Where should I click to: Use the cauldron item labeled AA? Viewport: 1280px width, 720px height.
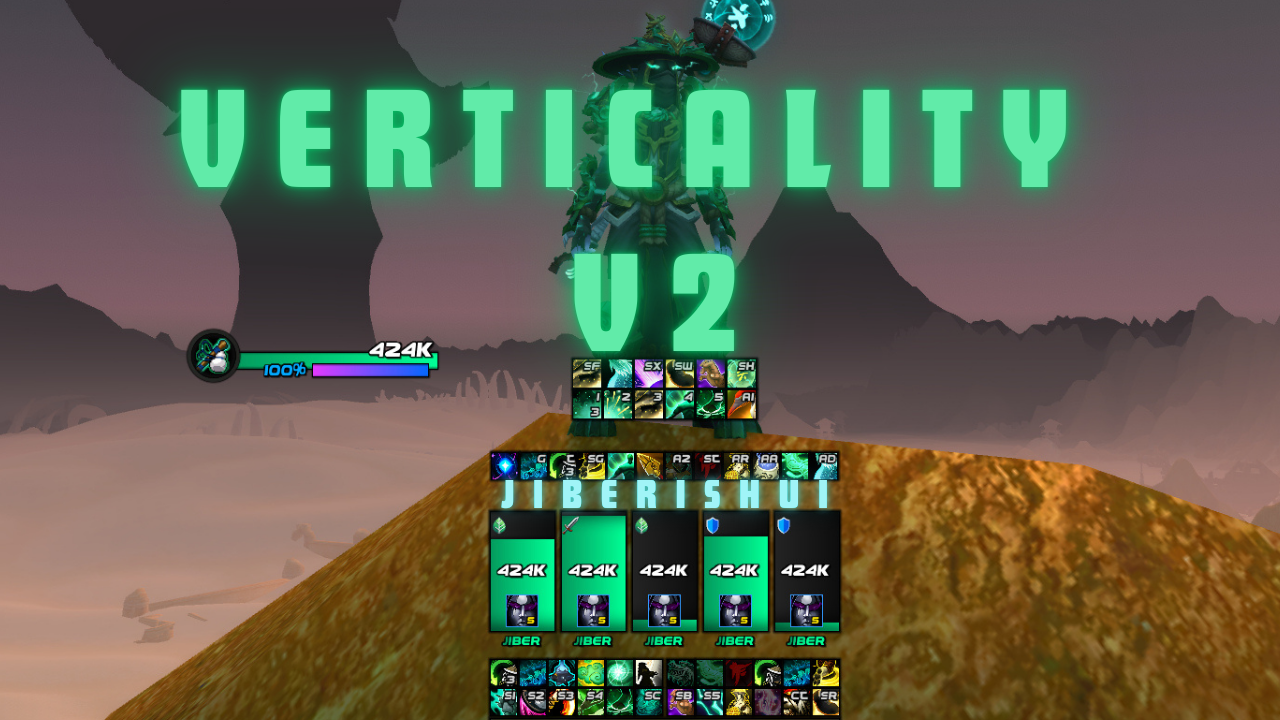767,466
